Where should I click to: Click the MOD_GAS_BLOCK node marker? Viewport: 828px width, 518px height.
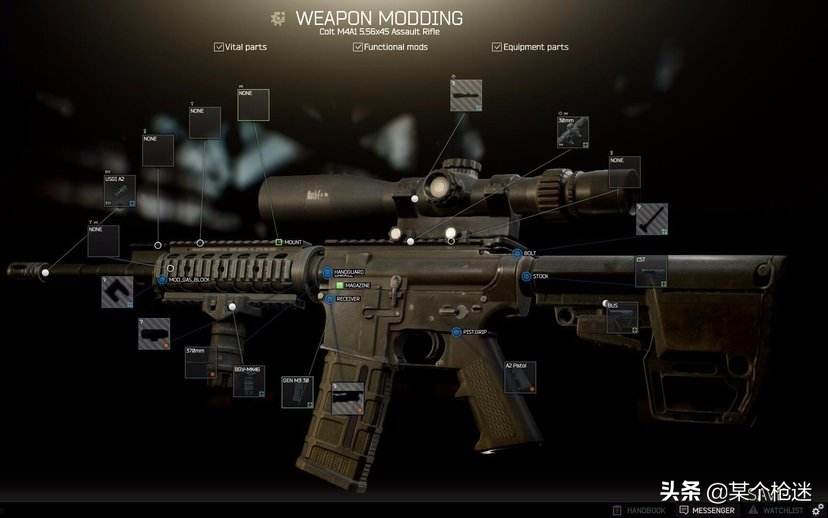(x=163, y=281)
